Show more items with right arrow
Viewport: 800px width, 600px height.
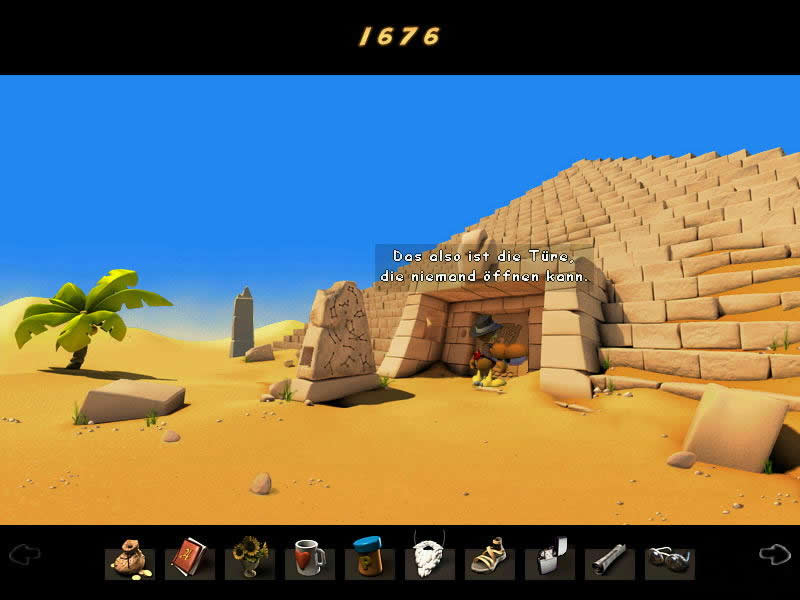click(x=774, y=554)
